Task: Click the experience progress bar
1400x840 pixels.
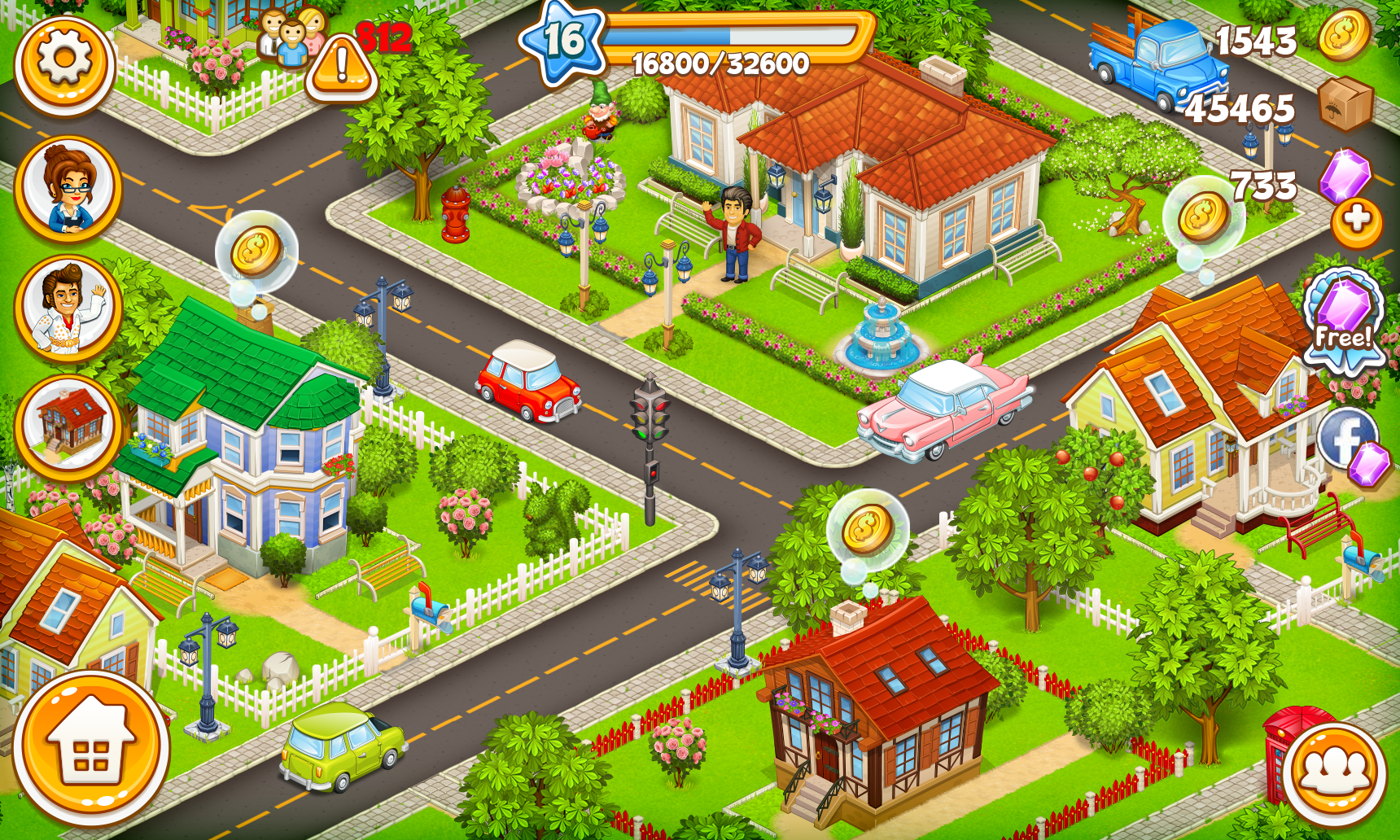Action: point(737,37)
